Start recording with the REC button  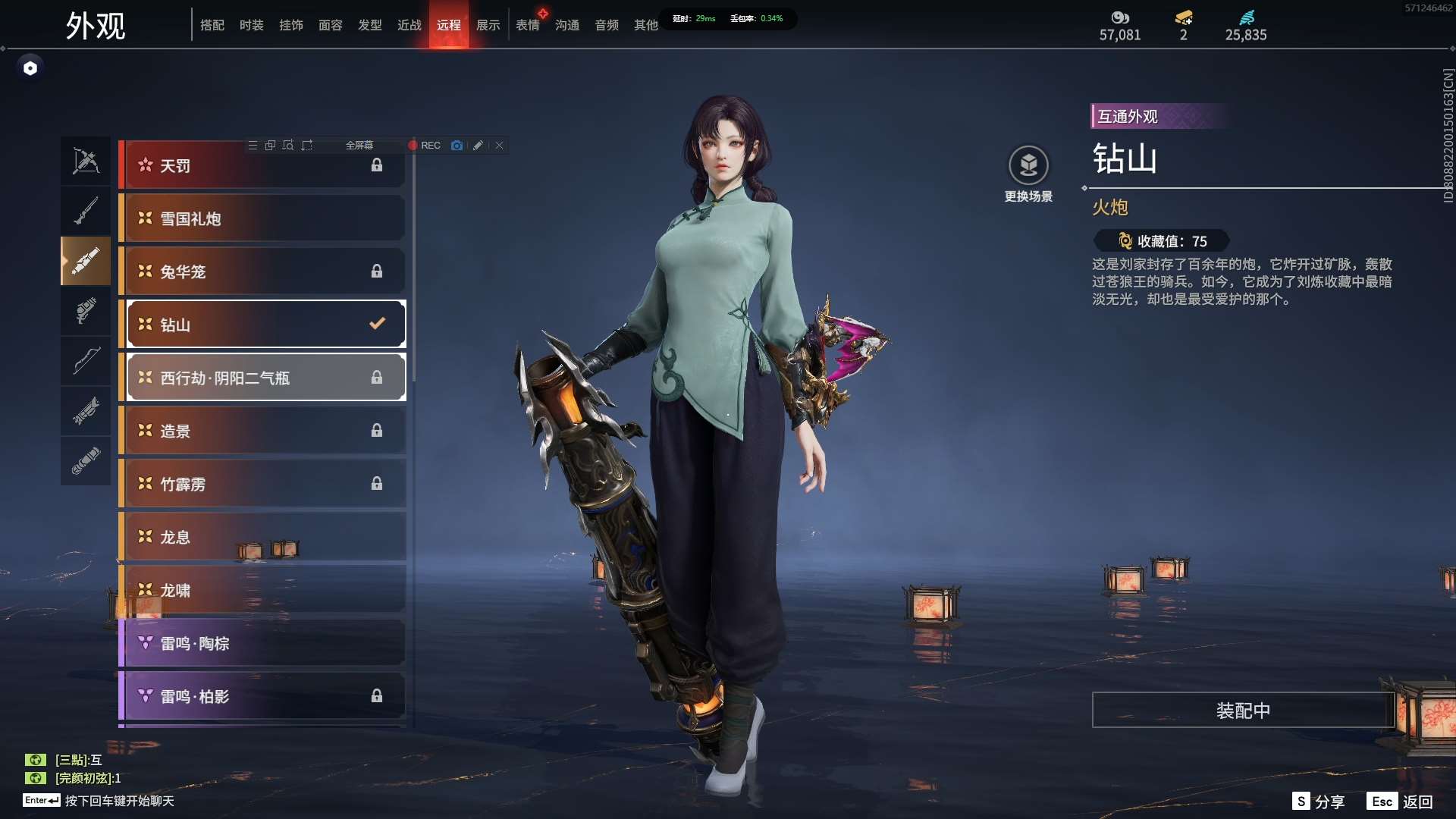point(425,146)
